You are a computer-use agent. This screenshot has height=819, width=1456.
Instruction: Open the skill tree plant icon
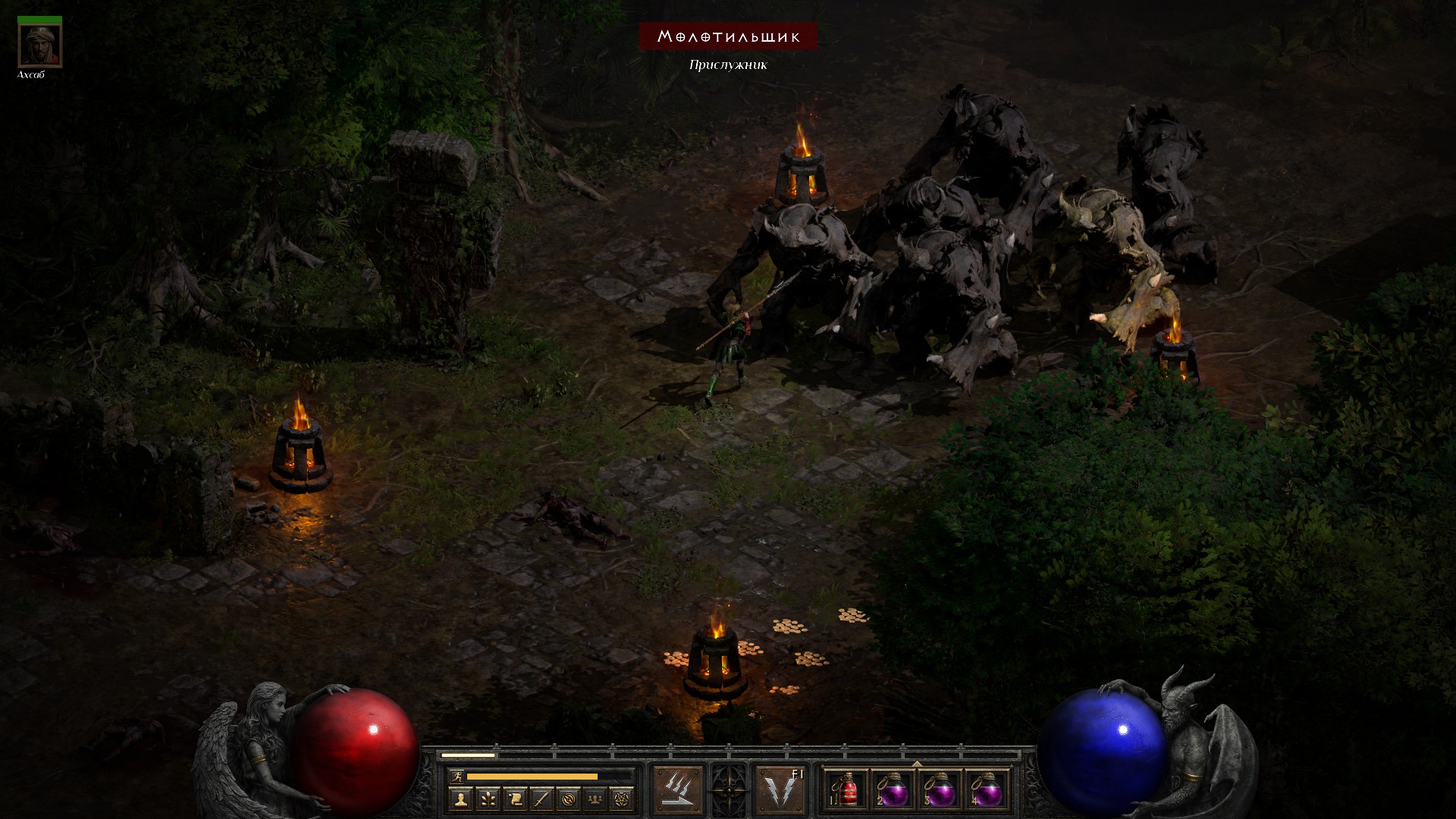487,799
